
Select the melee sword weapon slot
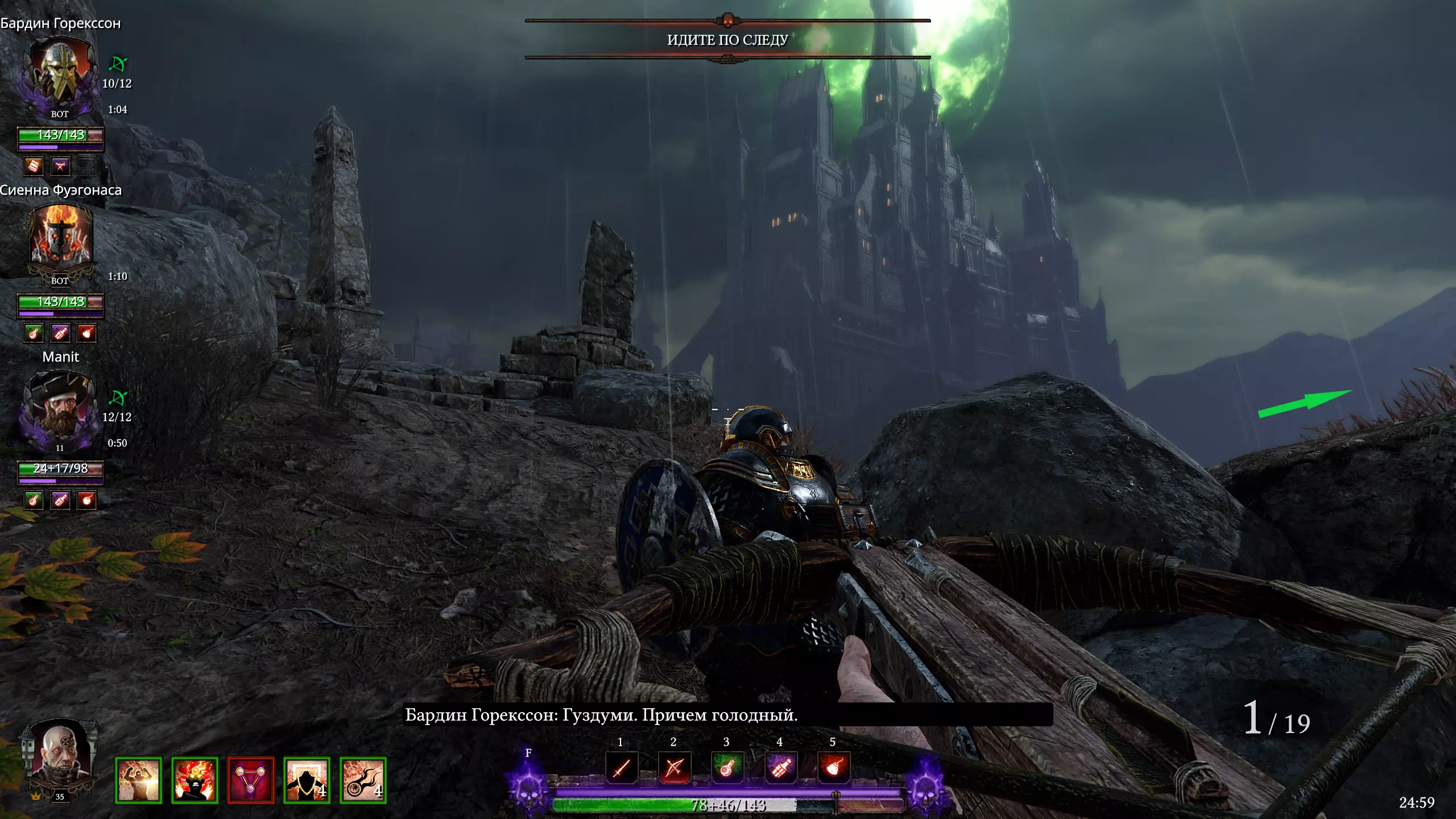click(621, 768)
